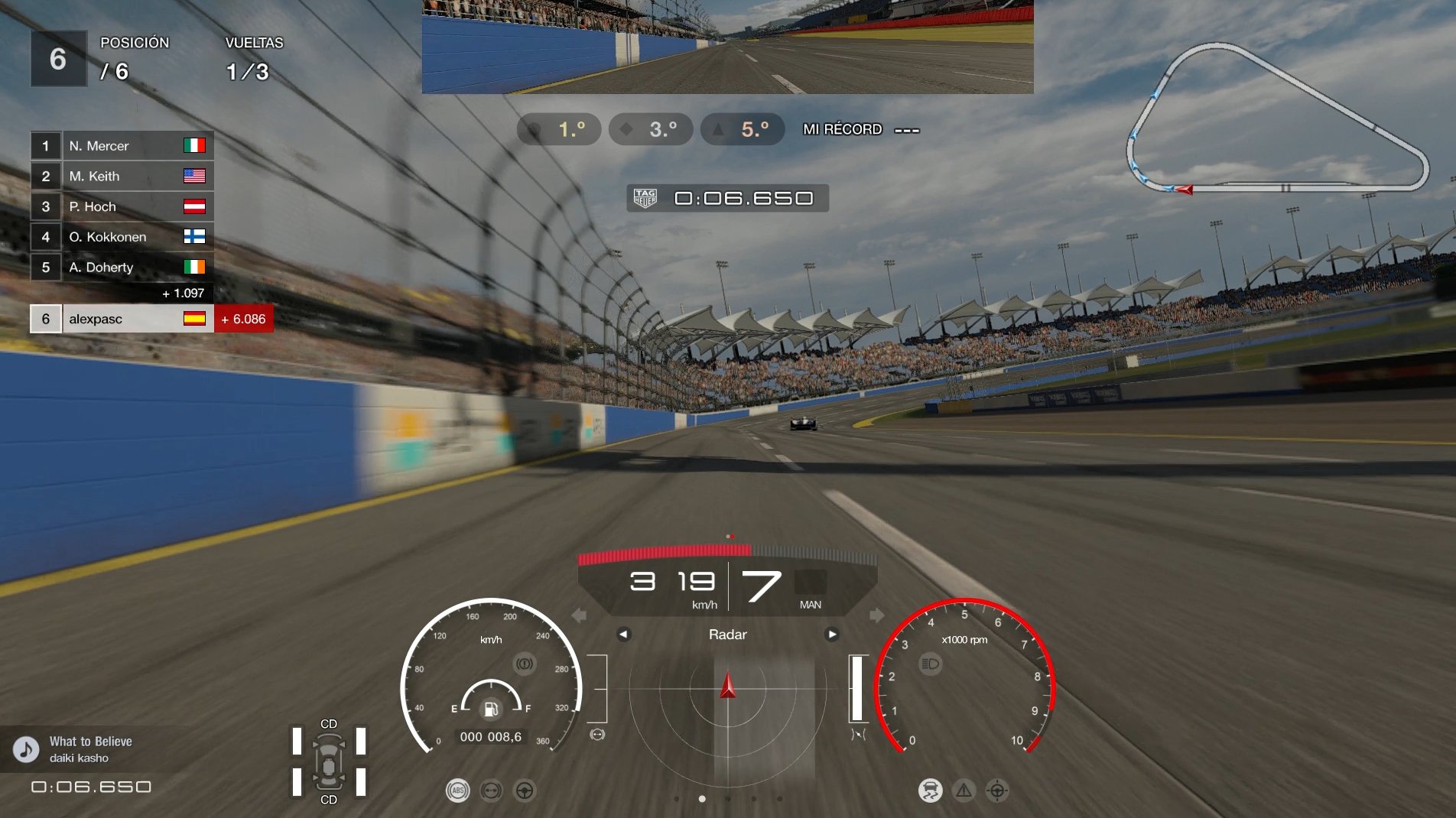Select the counter-steering assist icon
The width and height of the screenshot is (1456, 818).
coord(492,790)
